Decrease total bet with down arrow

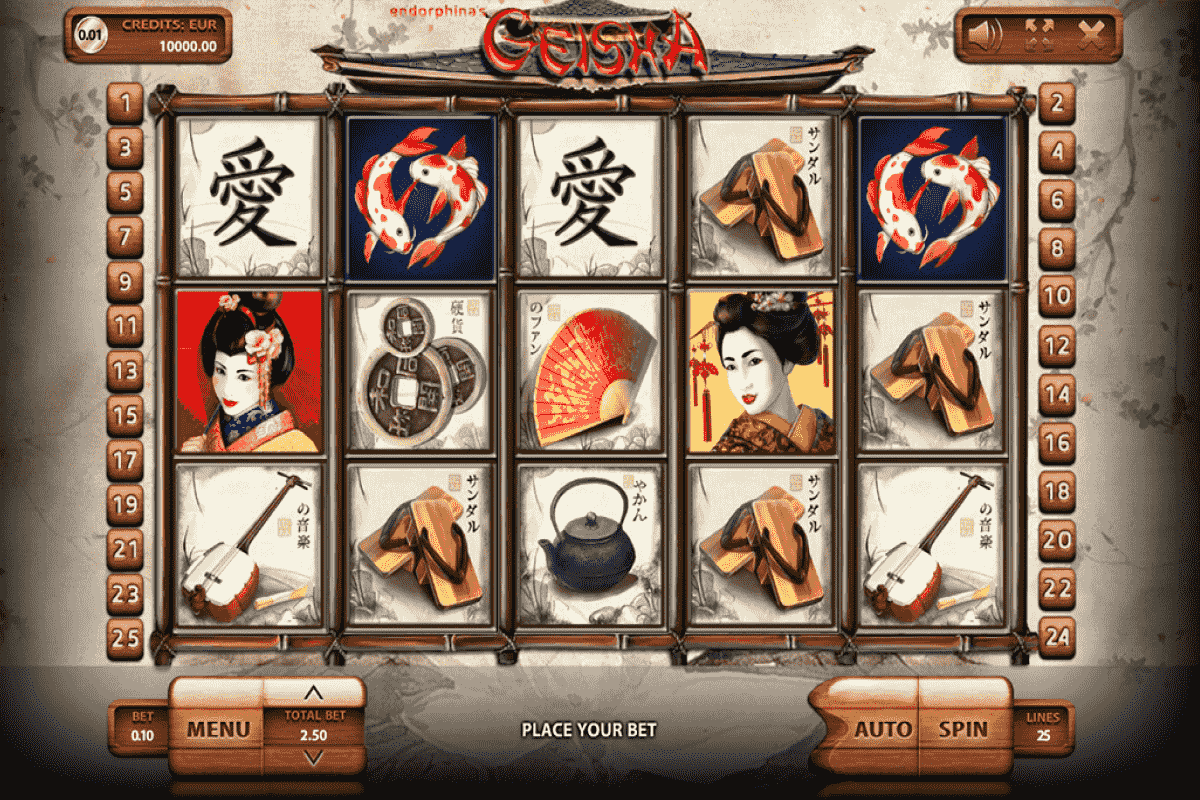[x=313, y=759]
